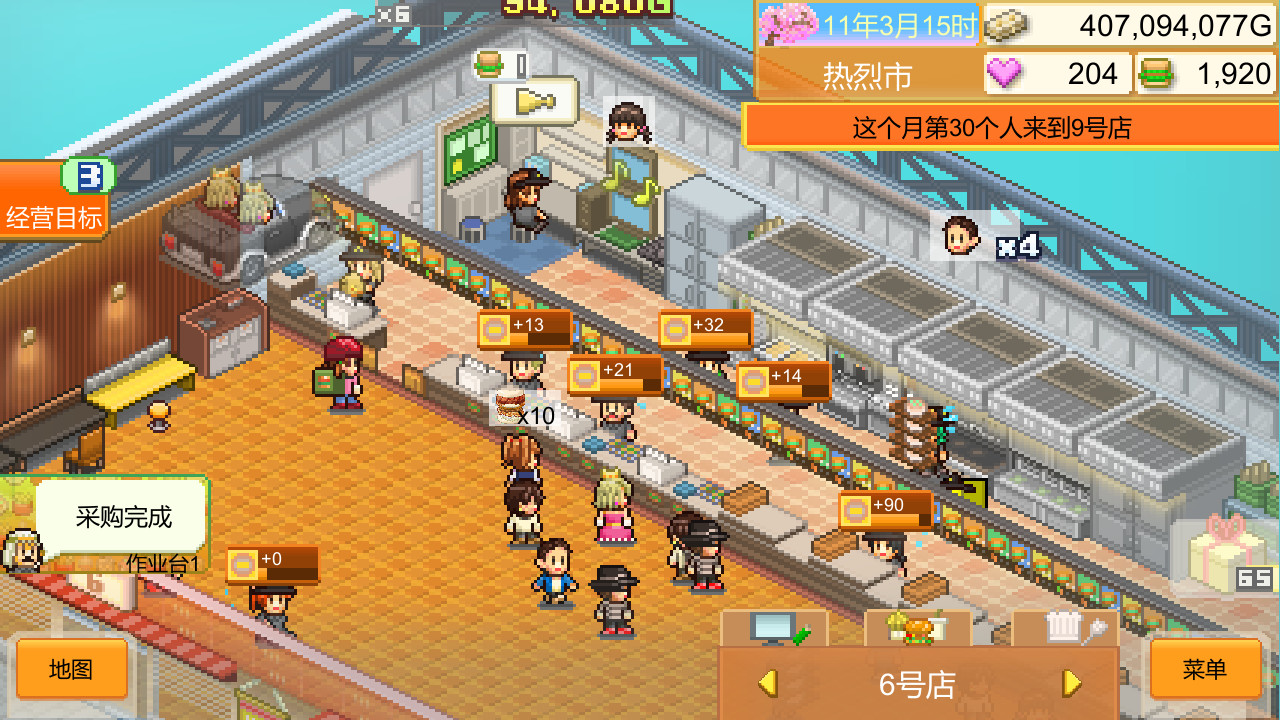The width and height of the screenshot is (1280, 720).
Task: Click the burger icon next to 1,920
Action: 1158,73
